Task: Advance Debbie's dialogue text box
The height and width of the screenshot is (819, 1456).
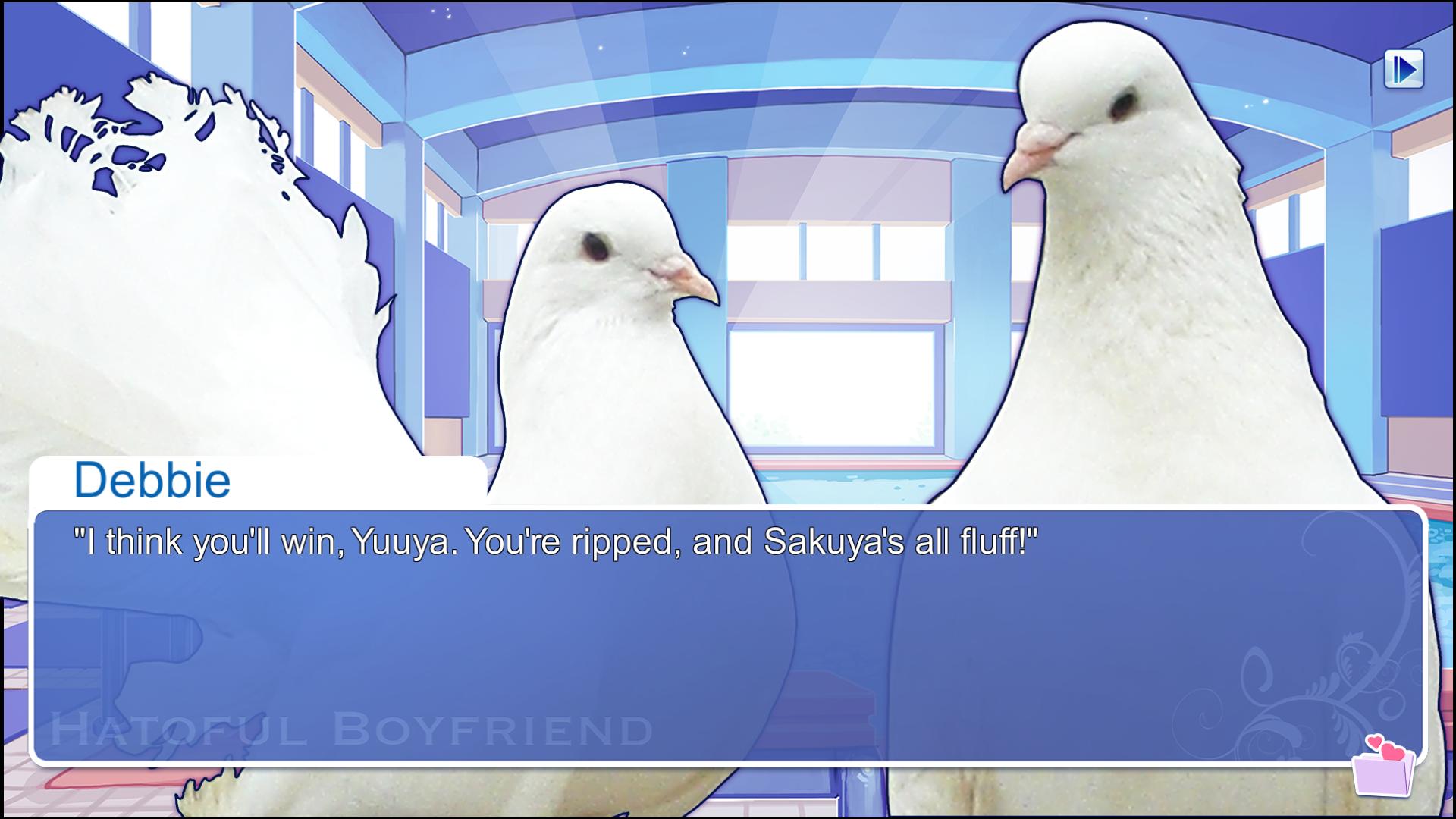Action: (x=728, y=635)
